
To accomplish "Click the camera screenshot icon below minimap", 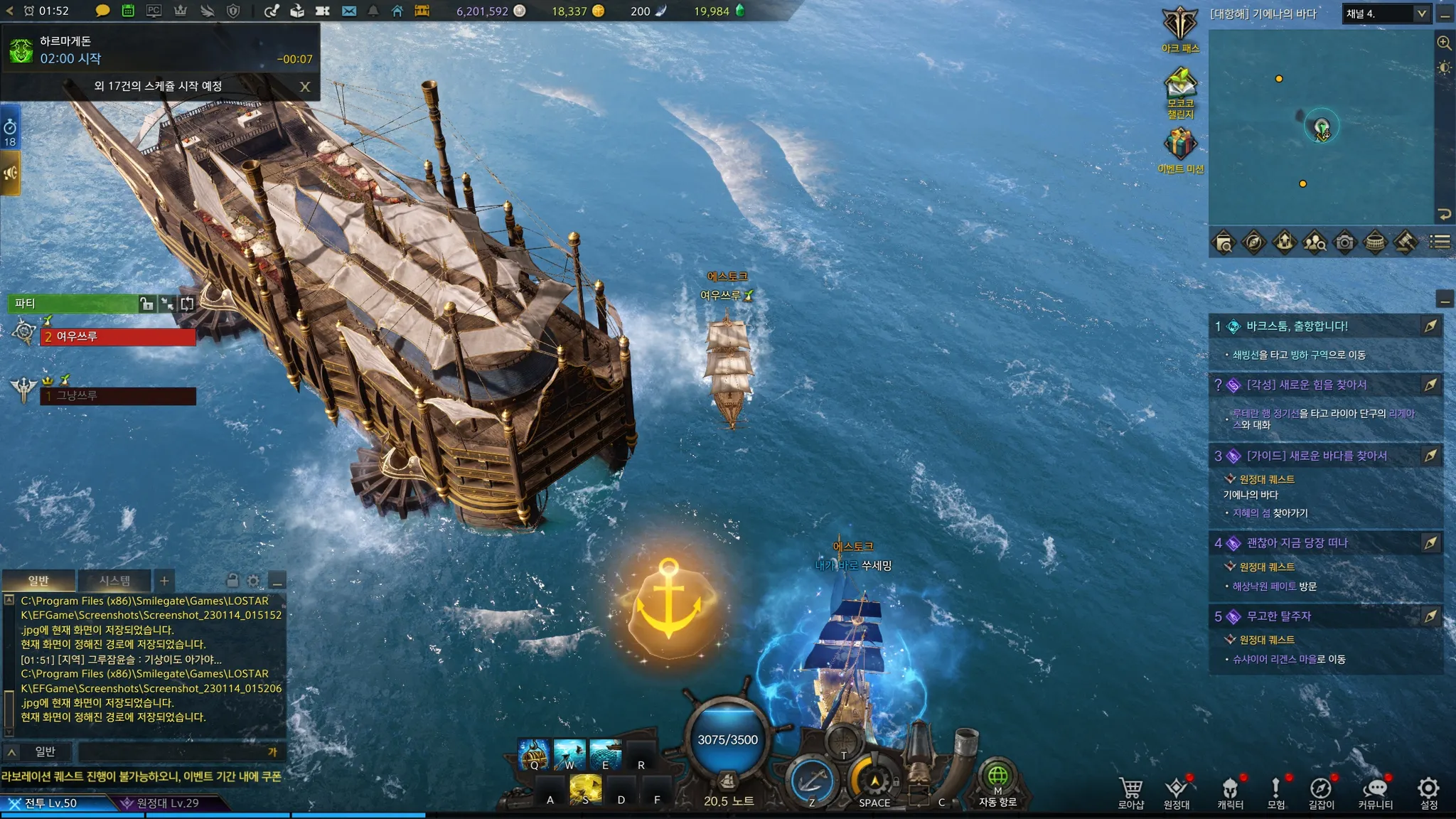I will (1344, 243).
